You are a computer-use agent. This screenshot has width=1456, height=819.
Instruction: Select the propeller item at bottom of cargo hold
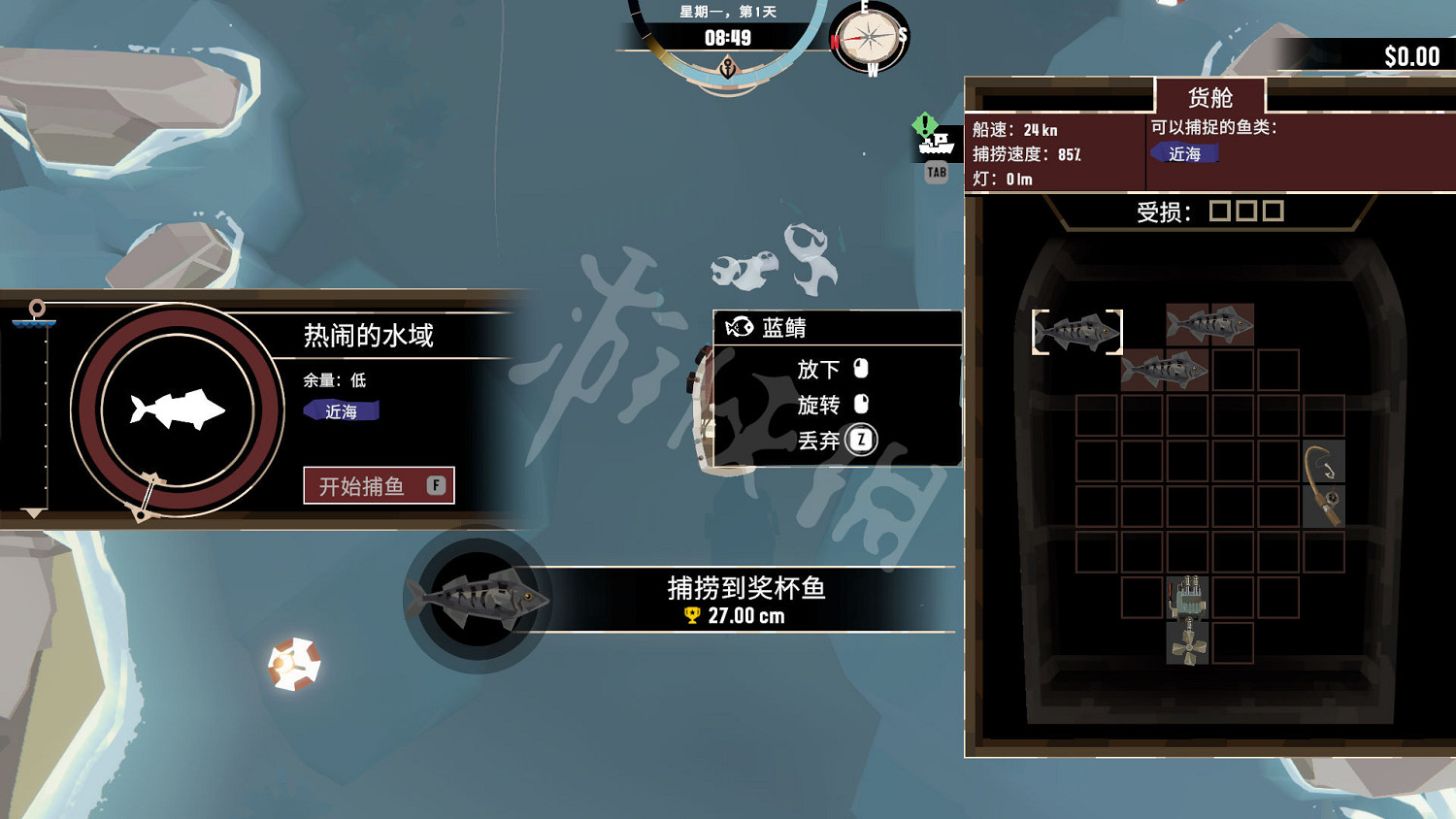pyautogui.click(x=1186, y=645)
